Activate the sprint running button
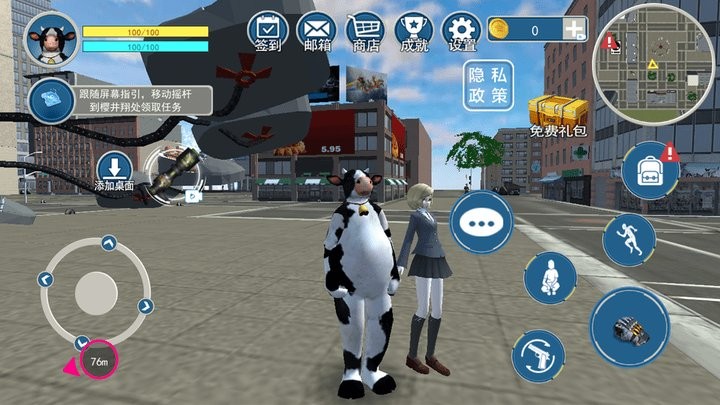Screen dimensions: 720x405 [629, 240]
